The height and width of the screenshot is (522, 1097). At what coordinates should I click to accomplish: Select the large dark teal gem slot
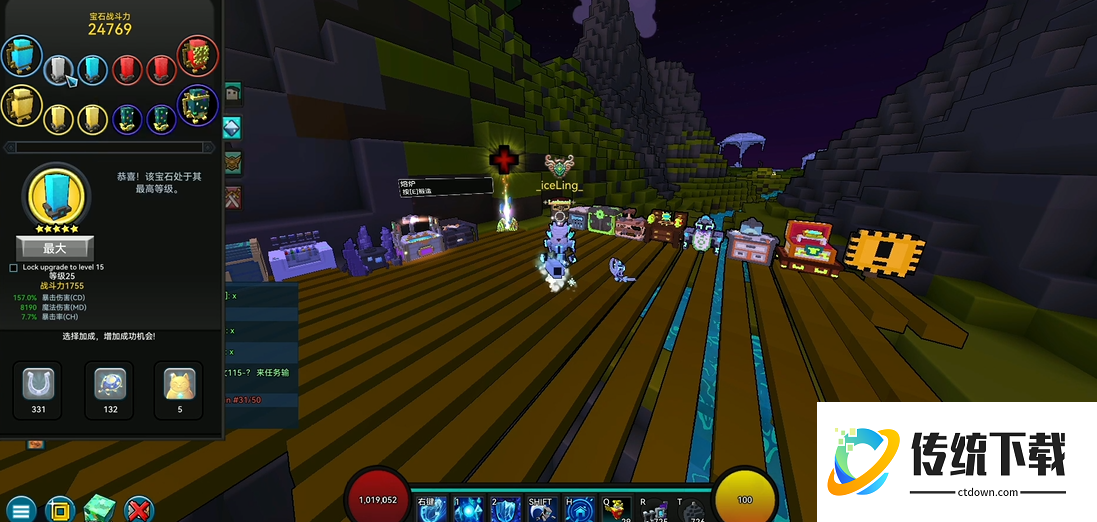coord(197,106)
